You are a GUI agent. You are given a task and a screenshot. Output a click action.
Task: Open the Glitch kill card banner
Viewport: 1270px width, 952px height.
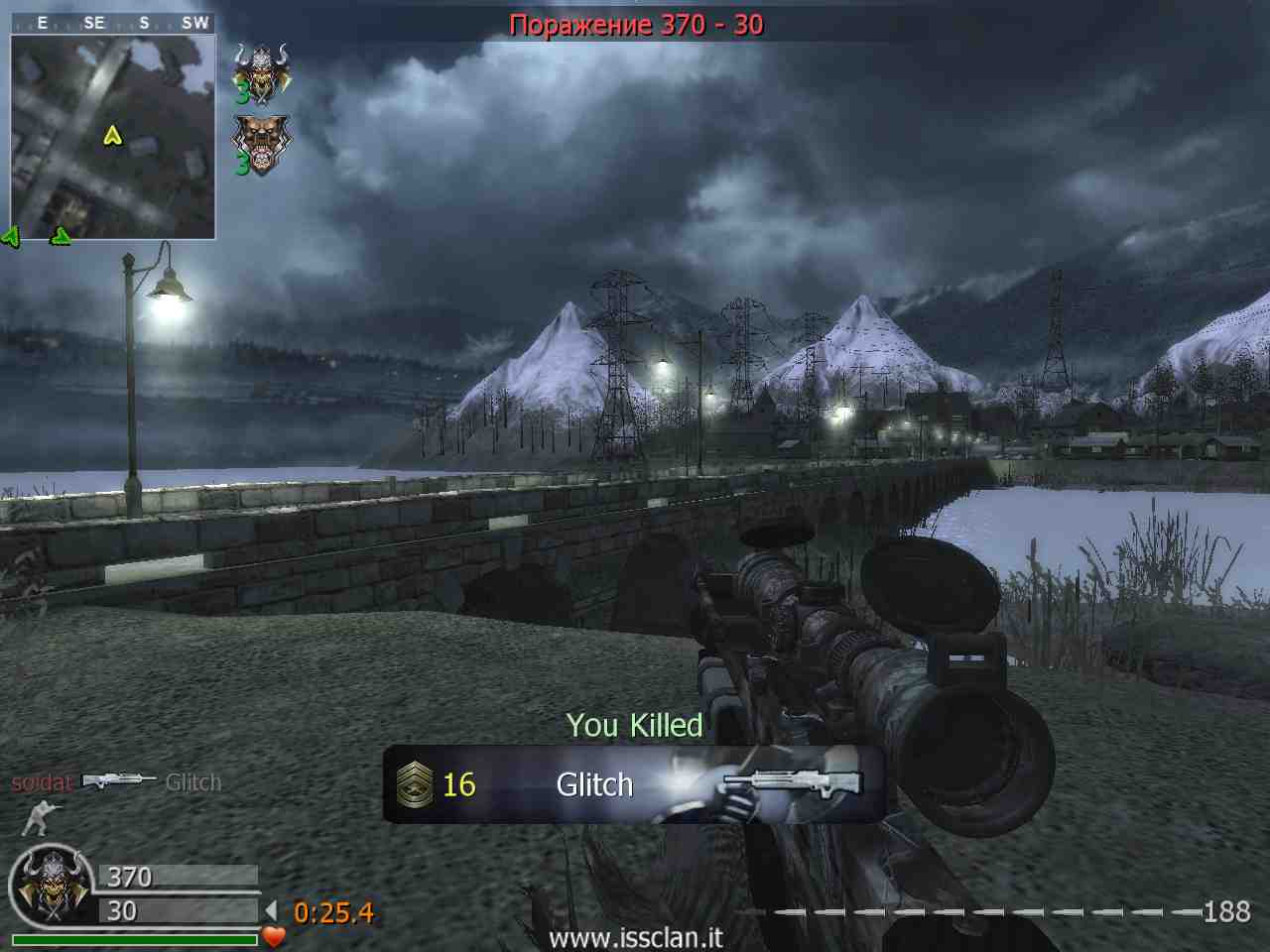point(633,784)
